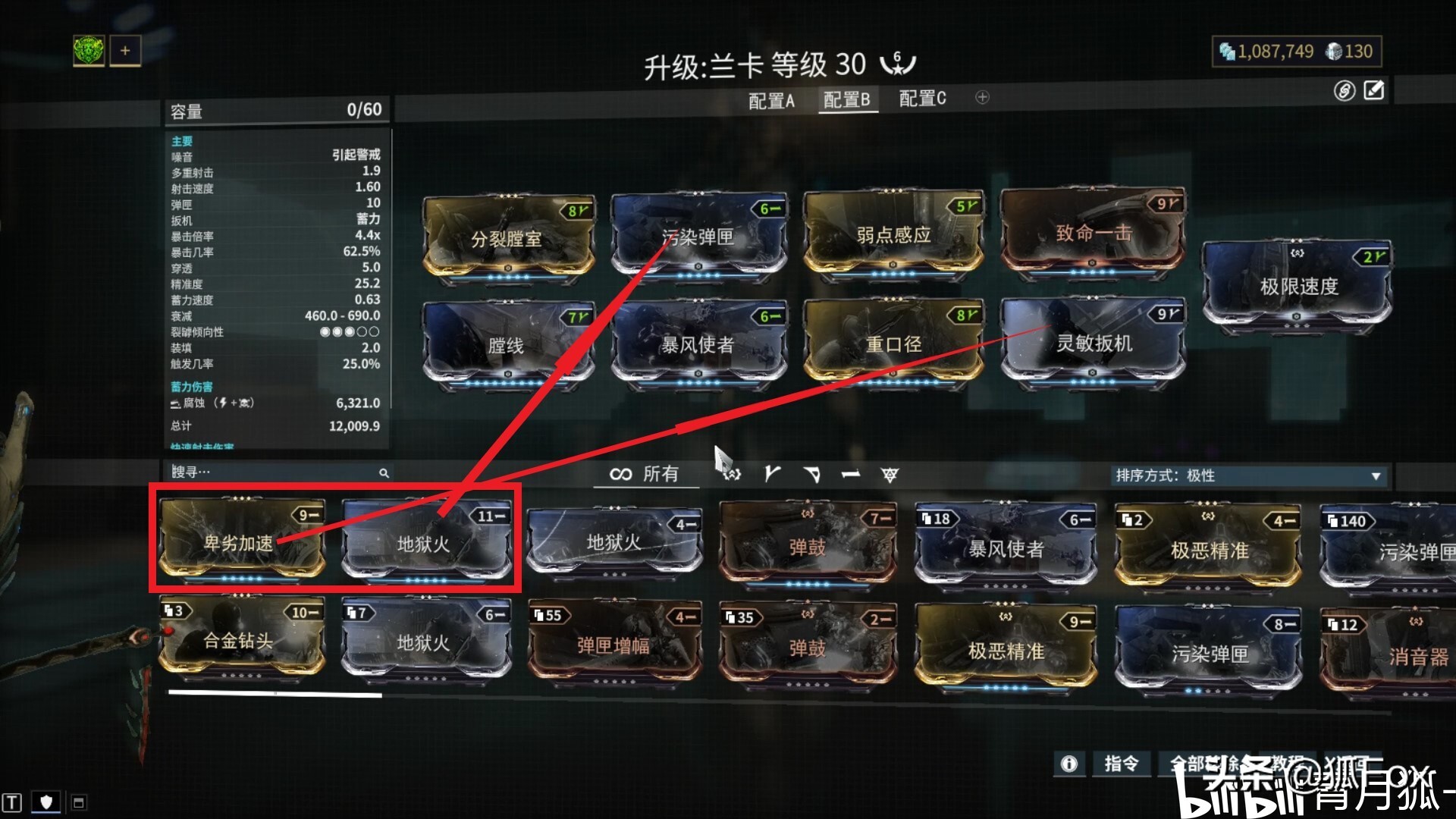Viewport: 1456px width, 819px height.
Task: Click the edit pencil icon near top right
Action: point(1373,91)
